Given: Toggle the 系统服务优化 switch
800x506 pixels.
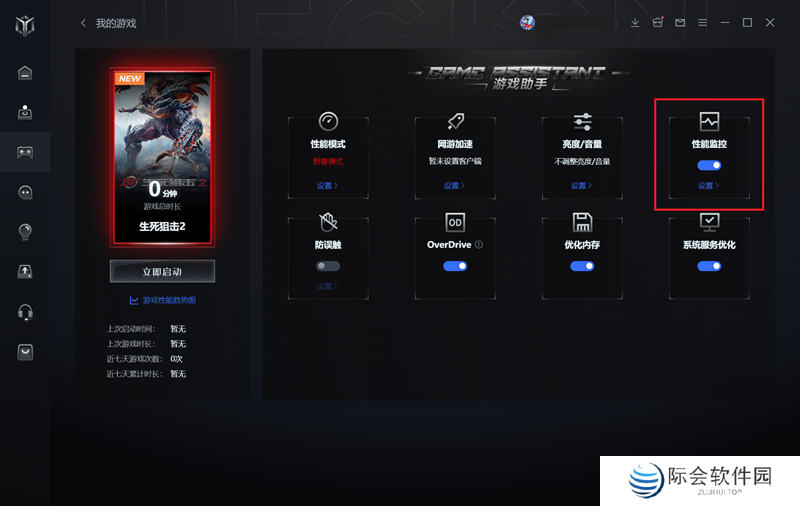Looking at the screenshot, I should [x=709, y=266].
